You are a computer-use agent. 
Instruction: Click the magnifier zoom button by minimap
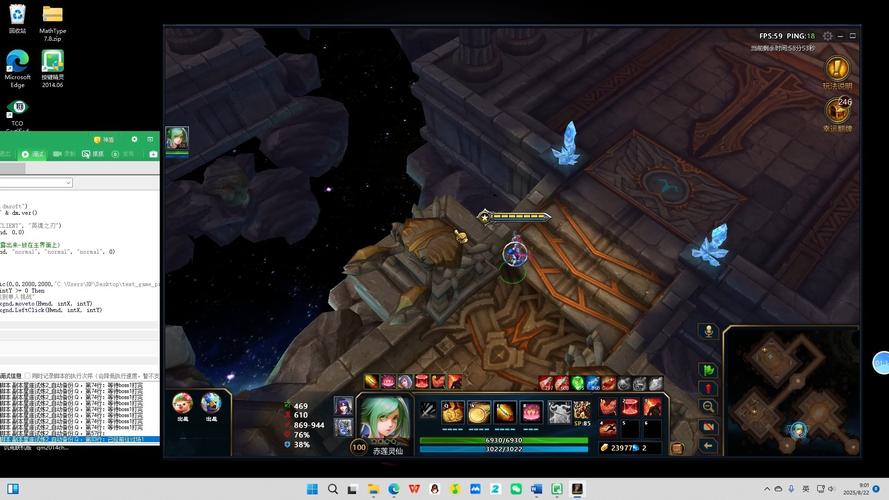click(x=708, y=407)
